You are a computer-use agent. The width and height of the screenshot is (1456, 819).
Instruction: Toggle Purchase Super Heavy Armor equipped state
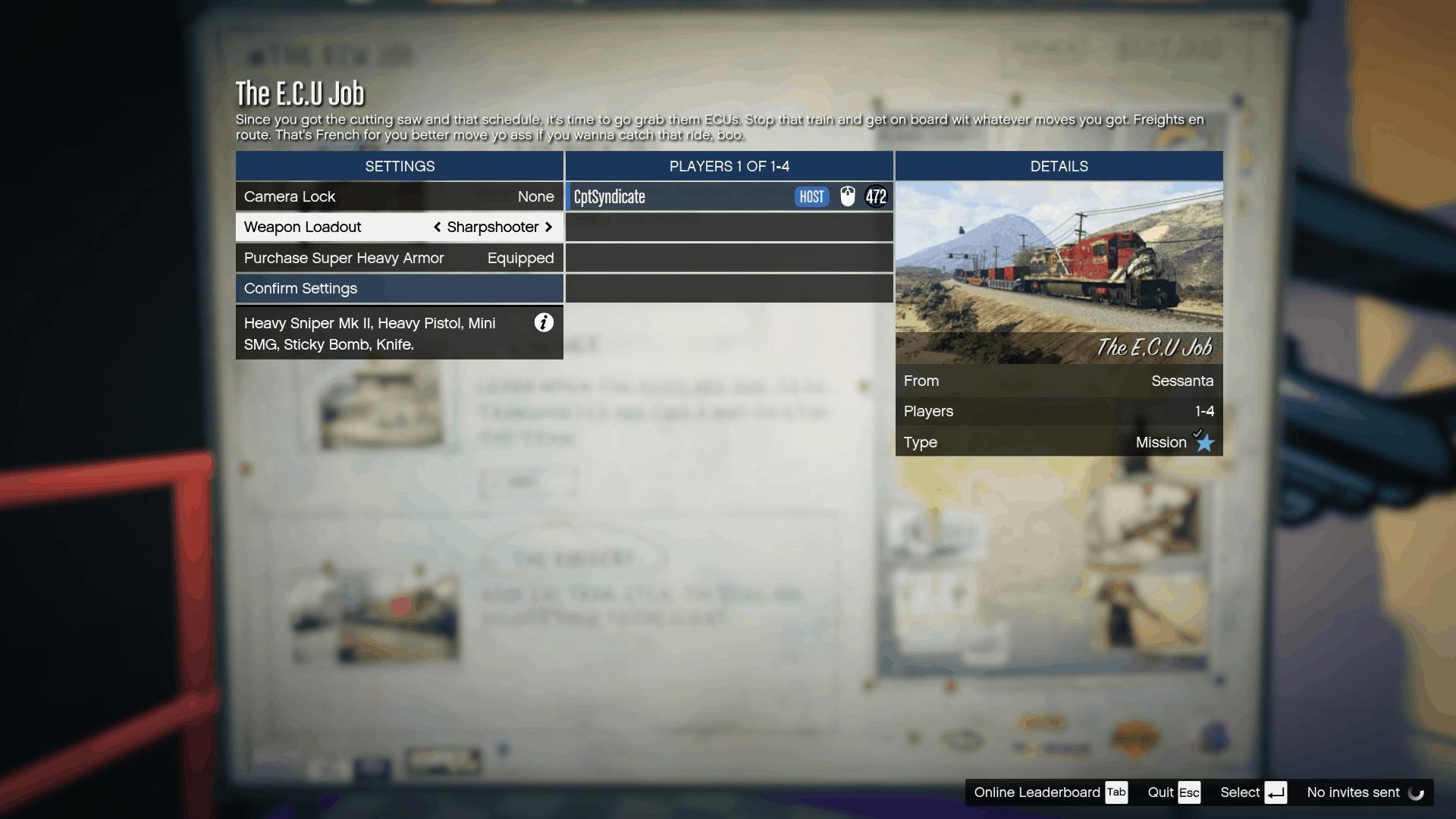398,258
